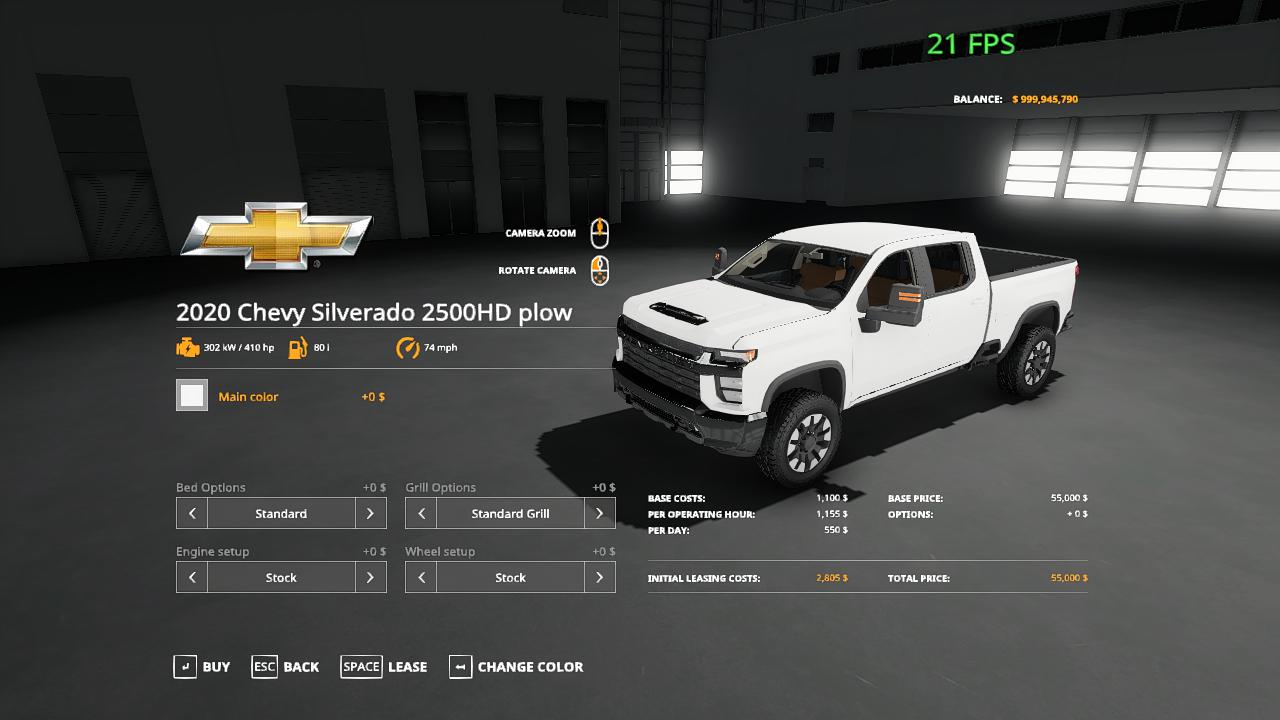Switch Engine setup to previous option
This screenshot has height=720, width=1280.
coord(192,577)
